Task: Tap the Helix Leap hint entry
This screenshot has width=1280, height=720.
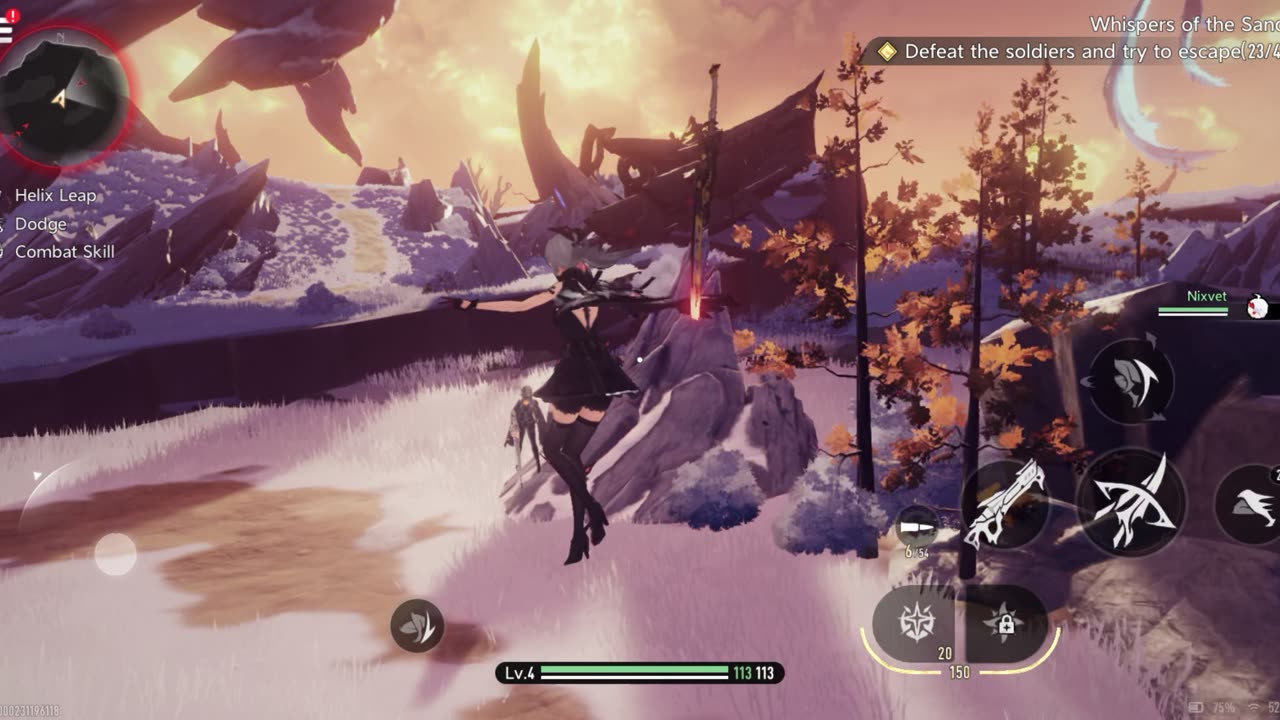Action: (x=55, y=195)
